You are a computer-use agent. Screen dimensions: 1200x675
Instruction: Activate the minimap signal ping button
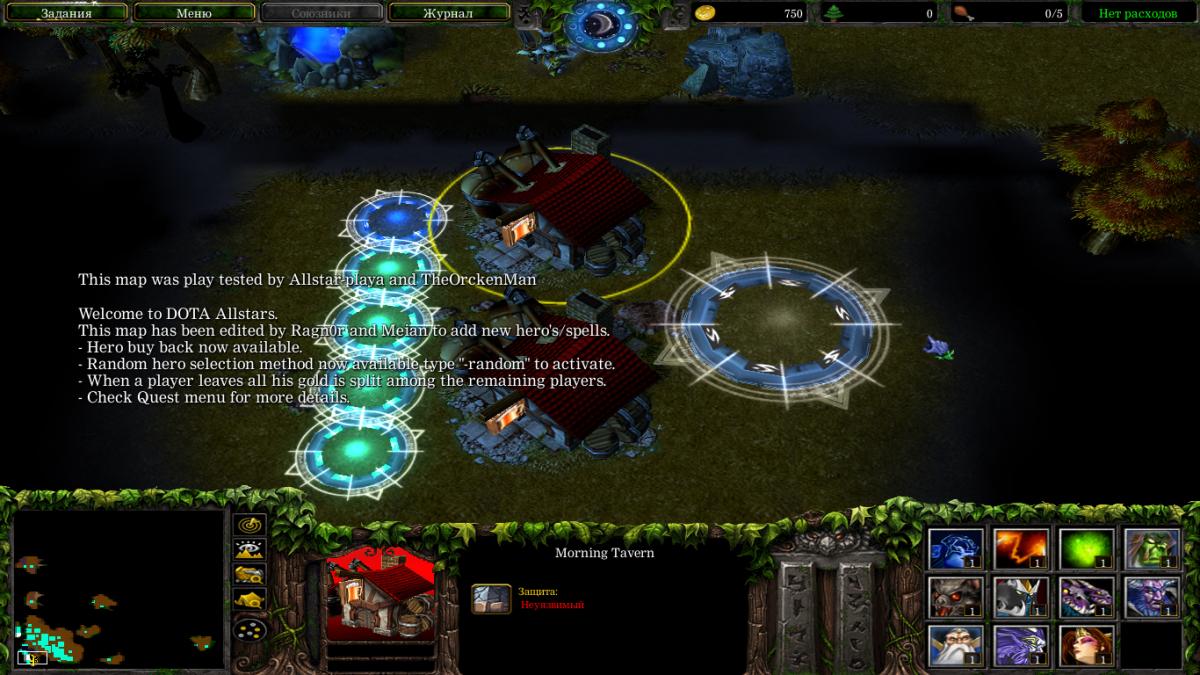249,524
